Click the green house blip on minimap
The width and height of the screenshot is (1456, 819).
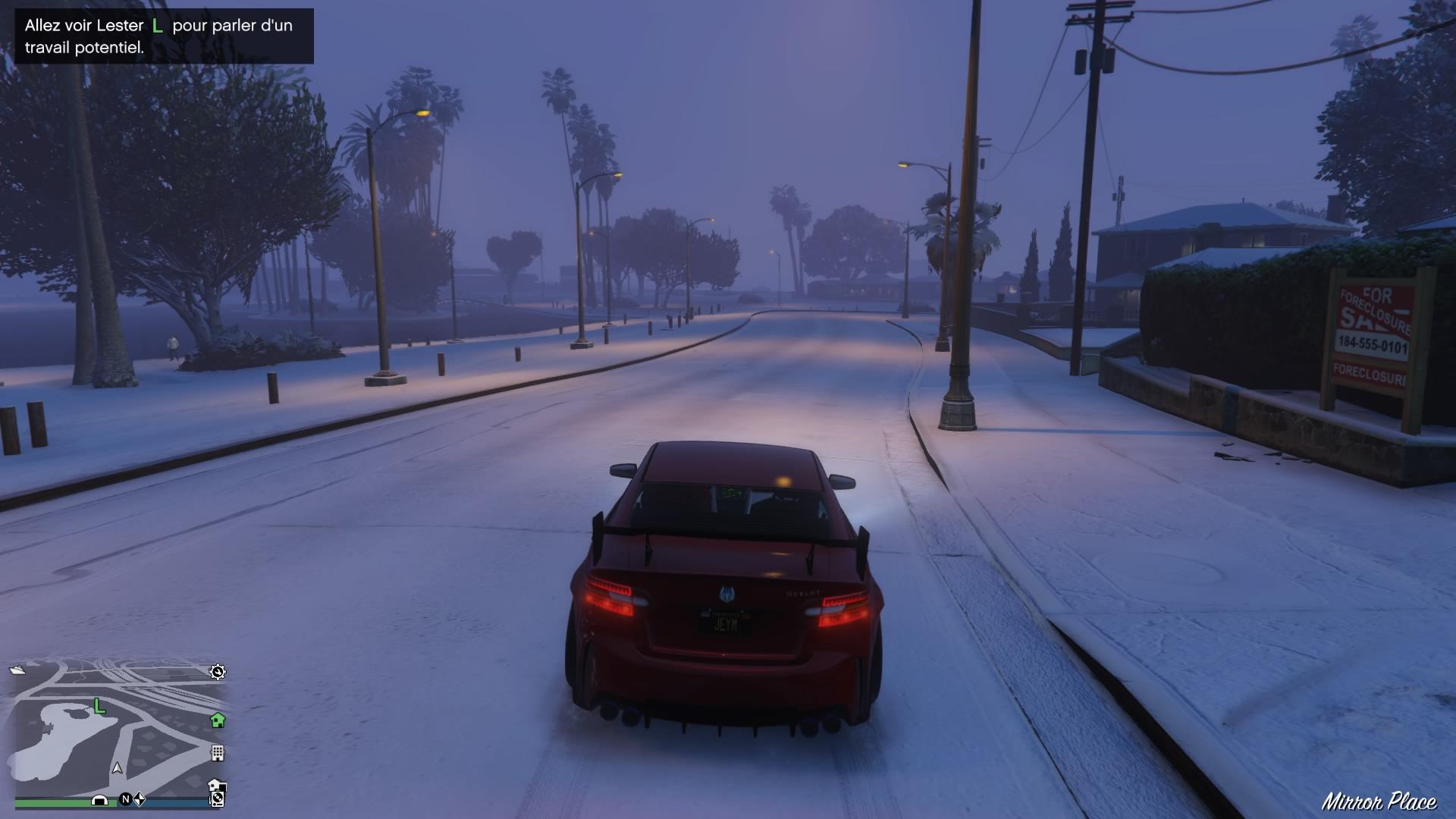coord(218,720)
